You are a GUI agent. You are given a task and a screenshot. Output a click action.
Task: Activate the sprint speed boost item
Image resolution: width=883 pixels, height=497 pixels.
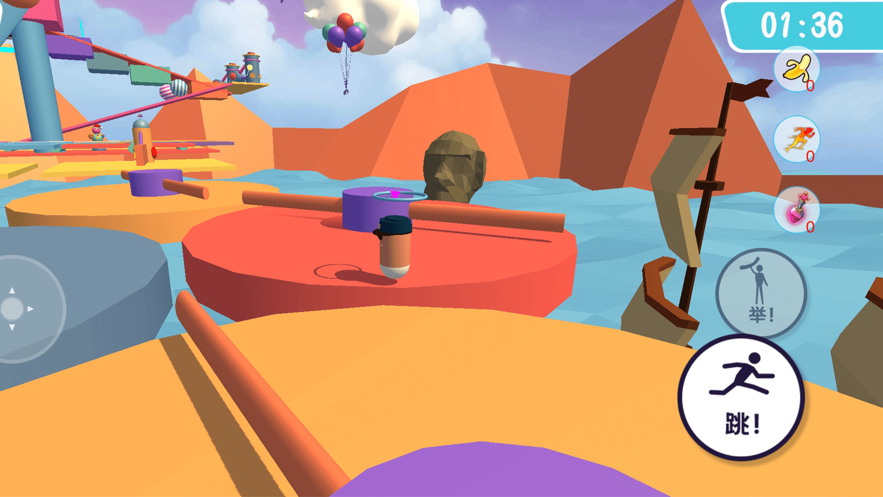[797, 140]
